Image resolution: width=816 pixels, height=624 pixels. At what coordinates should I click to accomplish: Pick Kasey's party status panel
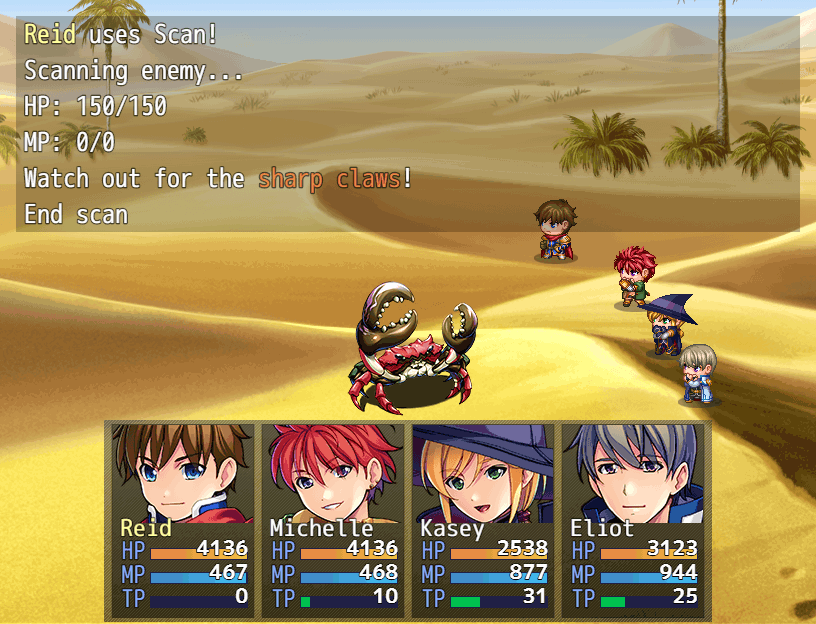point(483,518)
